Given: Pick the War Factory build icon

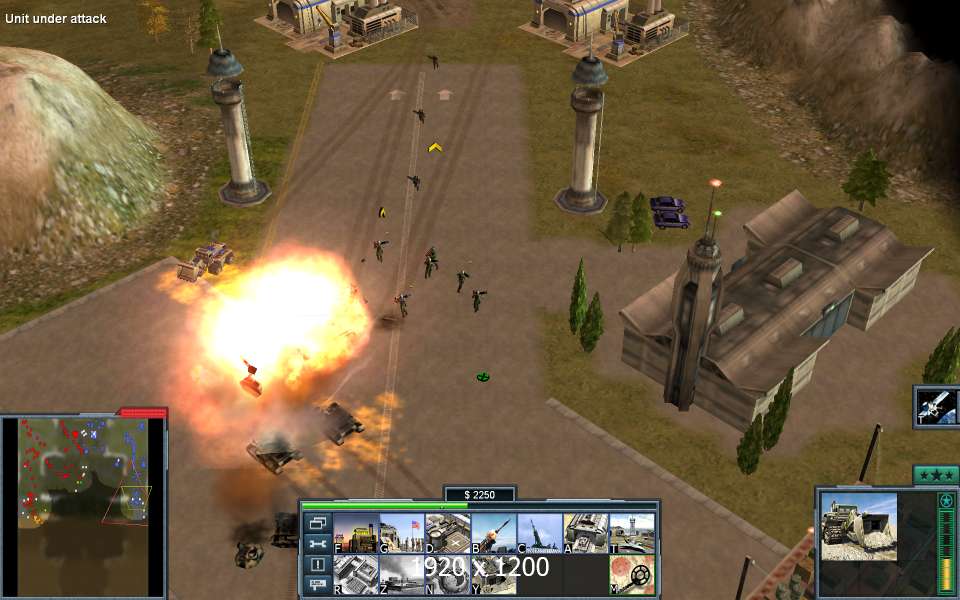Looking at the screenshot, I should click(x=586, y=532).
